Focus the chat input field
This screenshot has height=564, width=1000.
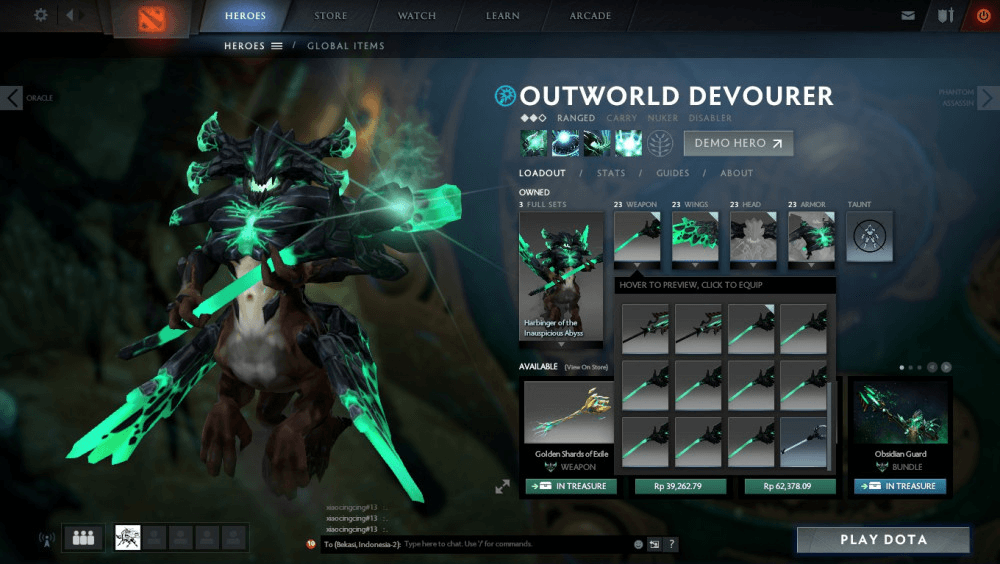[515, 544]
